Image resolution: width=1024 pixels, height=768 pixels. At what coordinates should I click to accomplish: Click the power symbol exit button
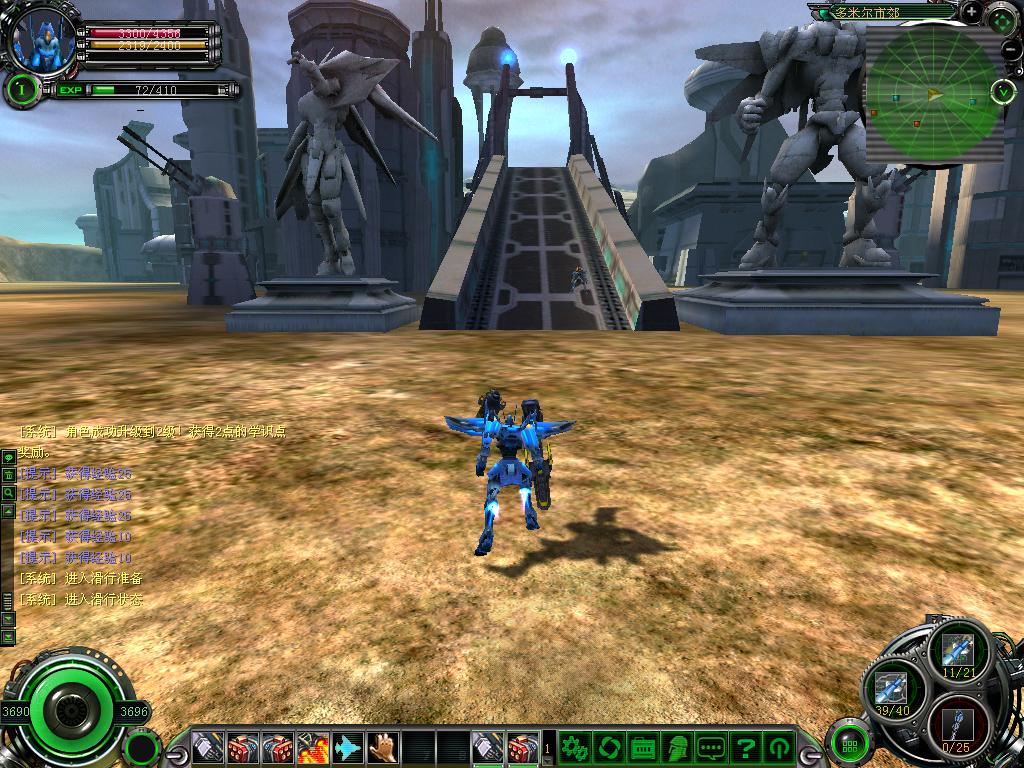[x=779, y=746]
